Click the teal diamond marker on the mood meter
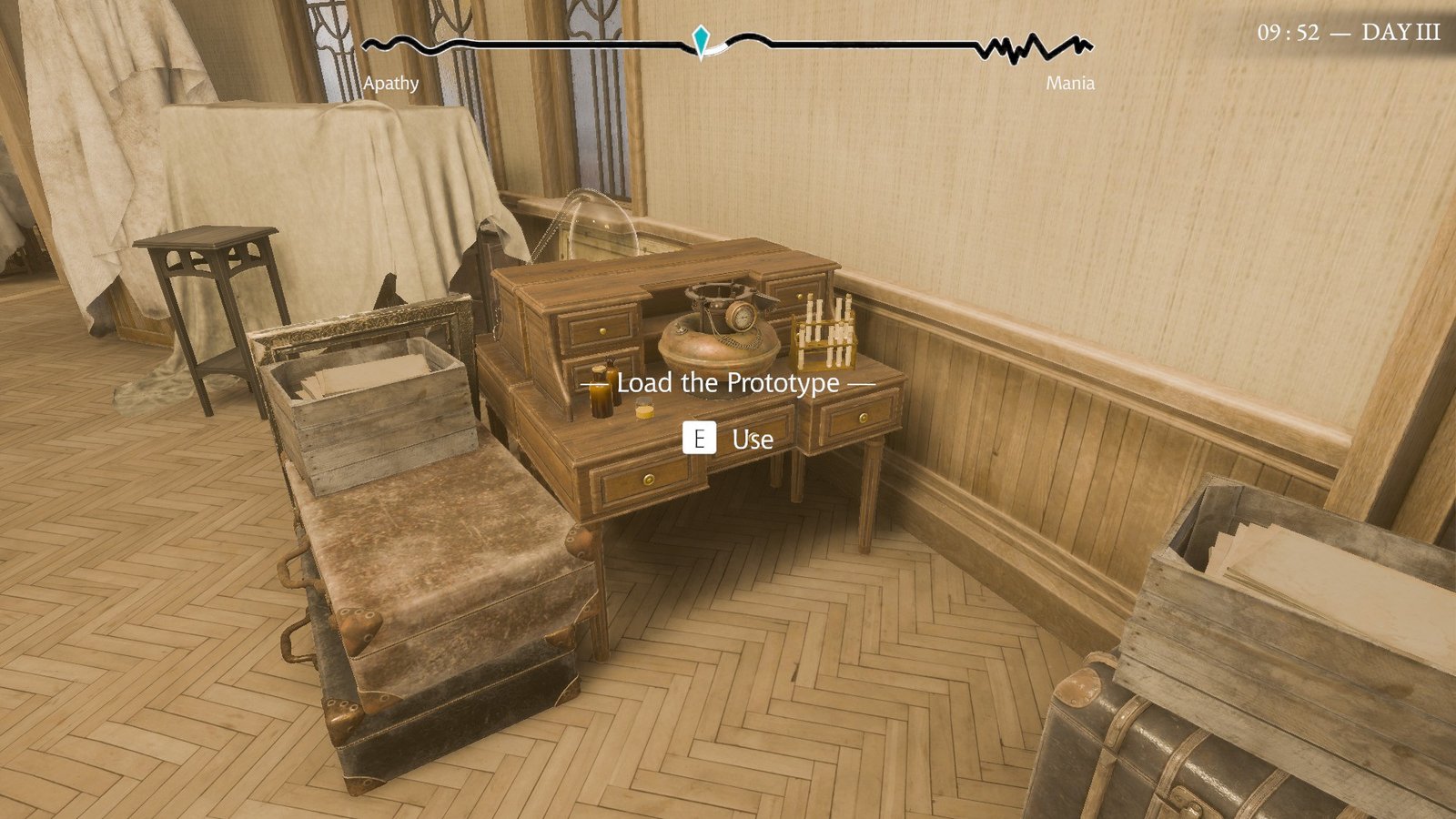This screenshot has height=819, width=1456. [x=701, y=40]
